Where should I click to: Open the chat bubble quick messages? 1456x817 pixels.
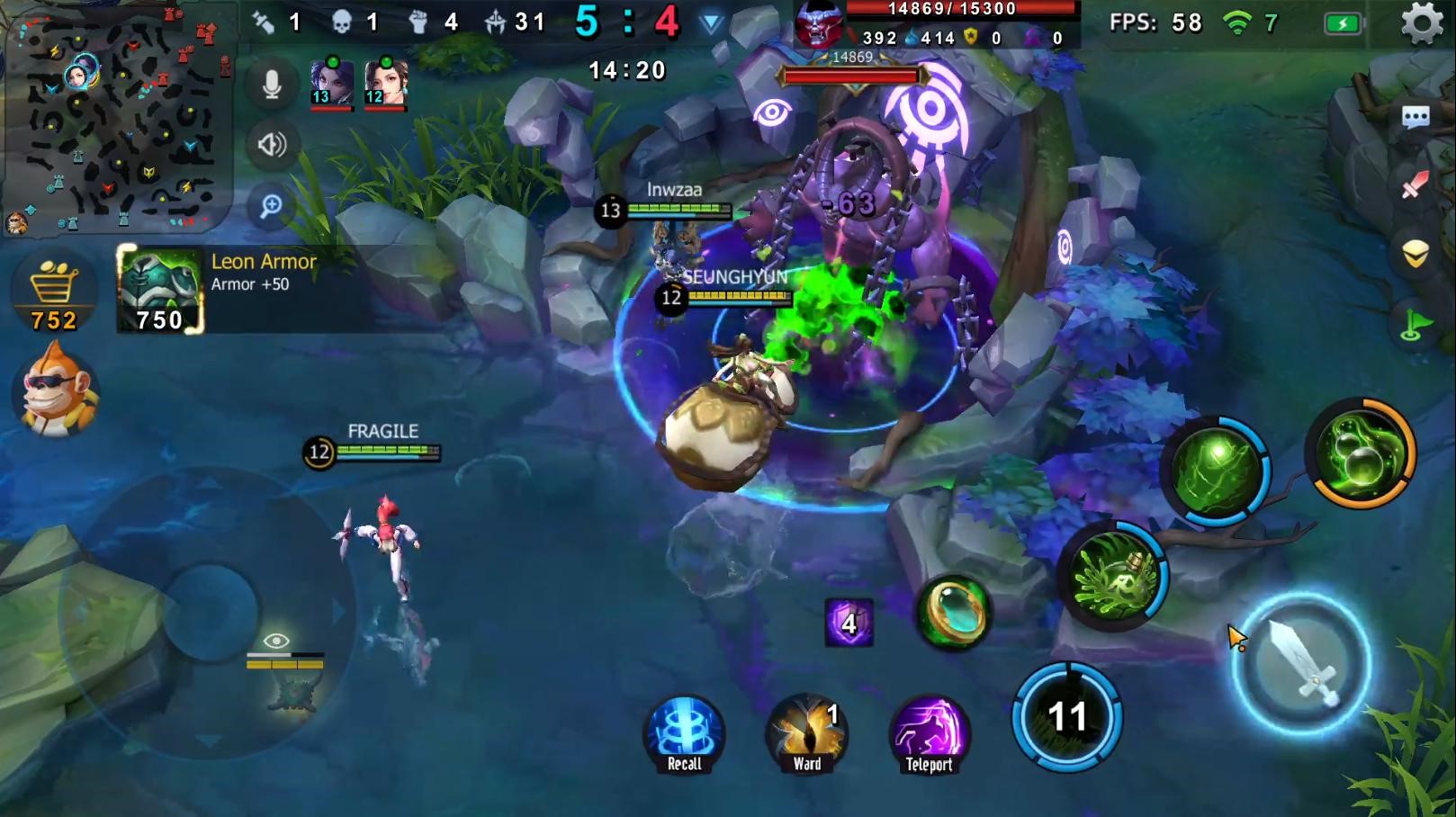[1416, 117]
